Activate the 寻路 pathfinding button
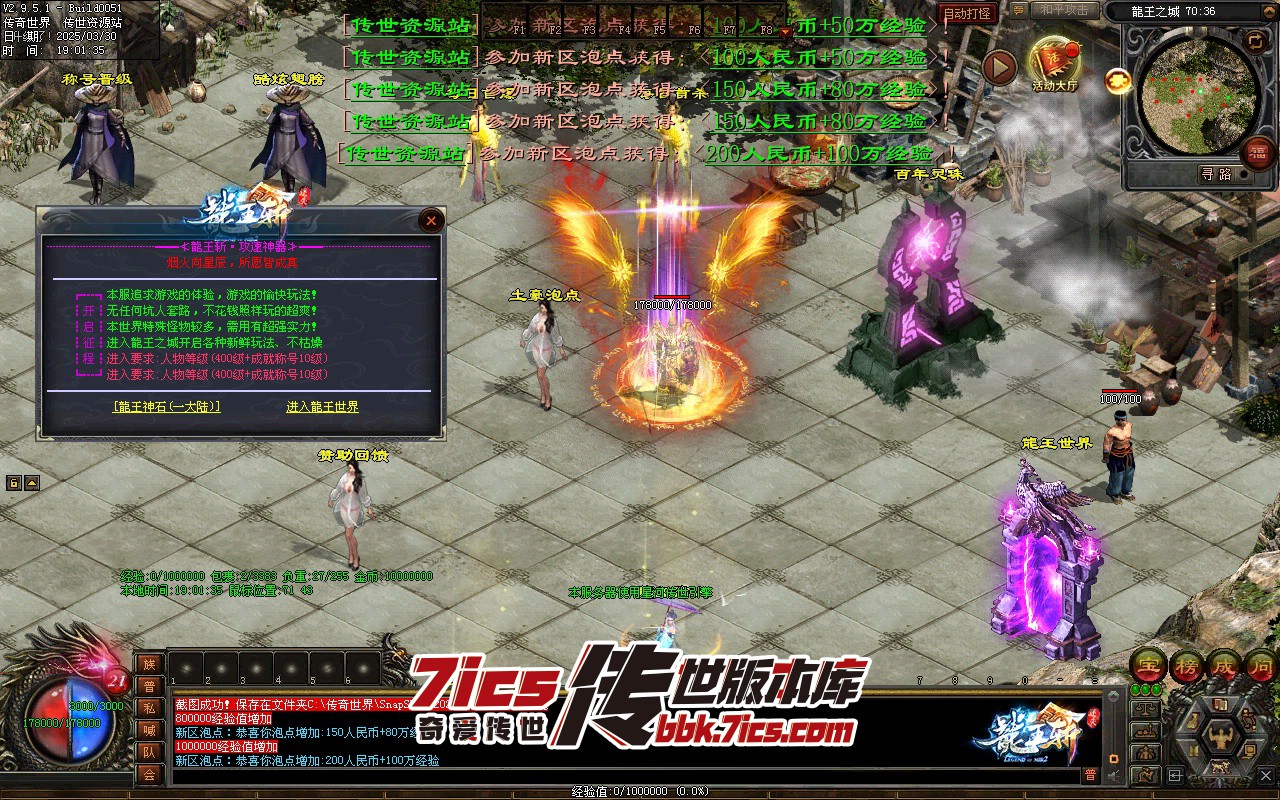The image size is (1280, 800). [1215, 174]
